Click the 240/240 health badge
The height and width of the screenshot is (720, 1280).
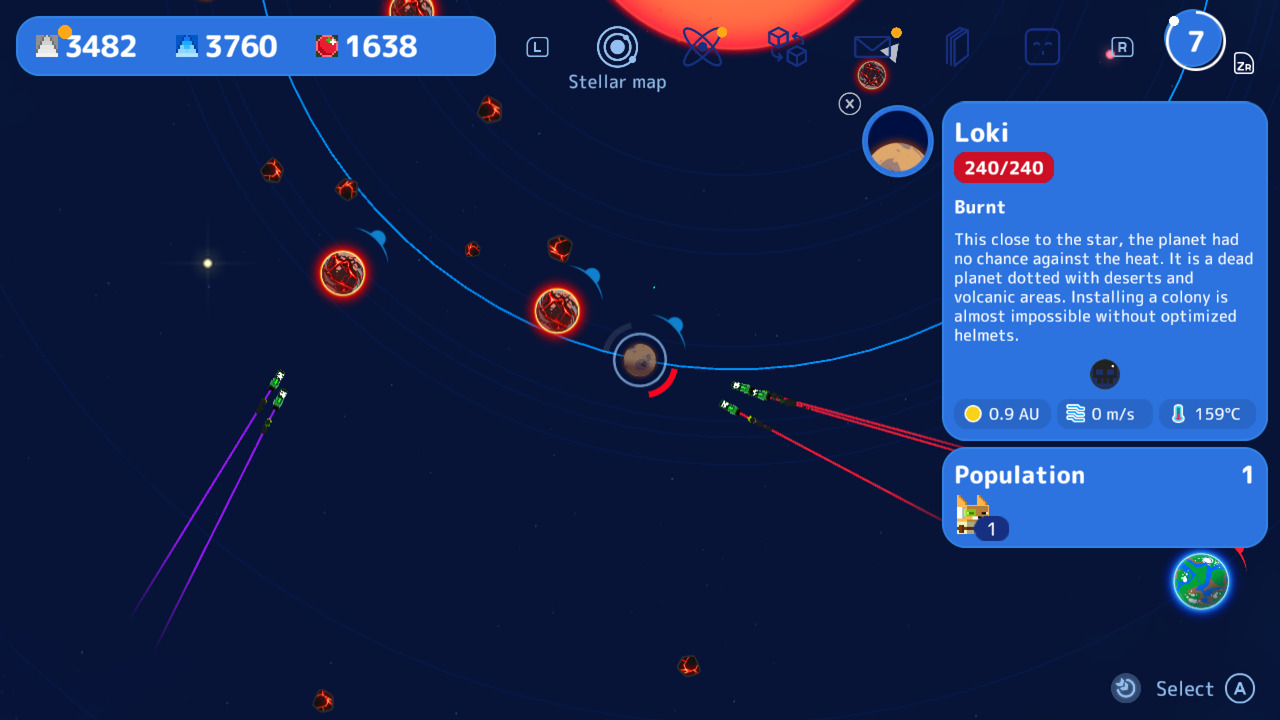coord(1003,167)
